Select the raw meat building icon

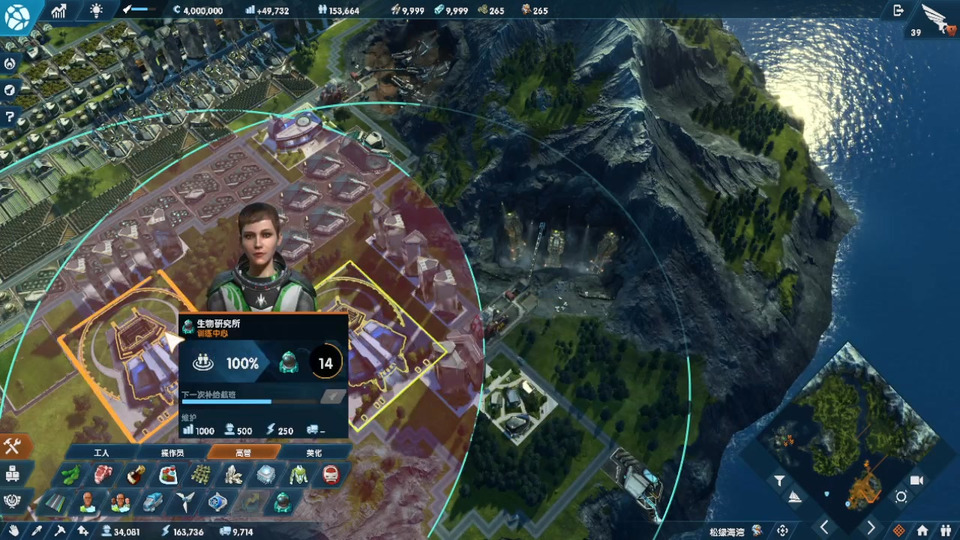(100, 475)
